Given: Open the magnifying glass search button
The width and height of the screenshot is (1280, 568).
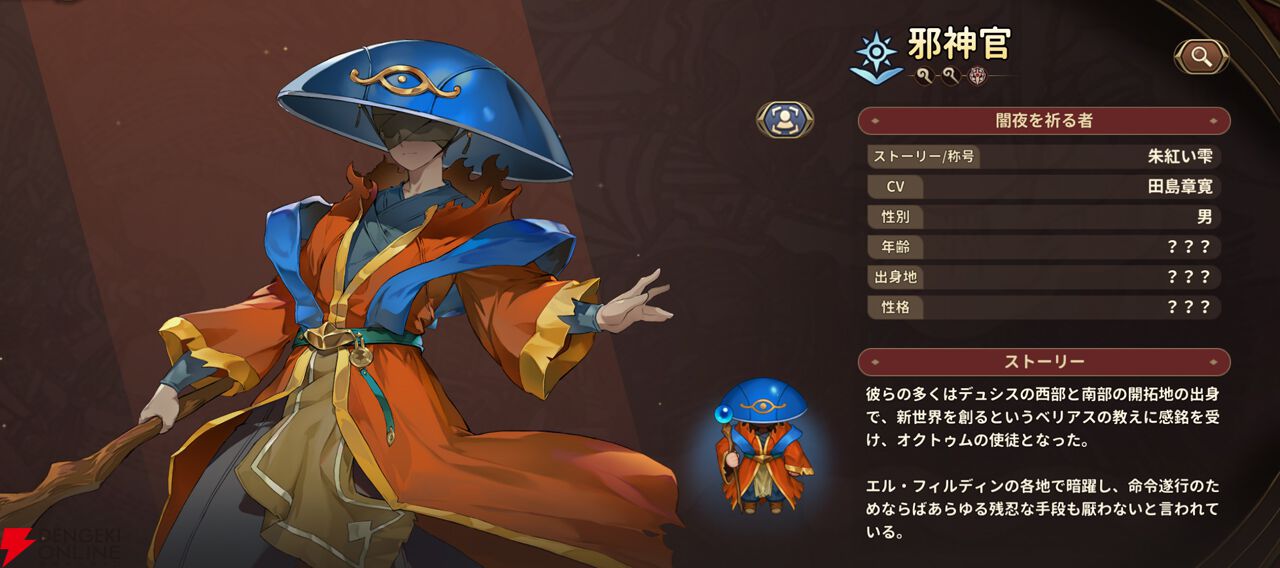Looking at the screenshot, I should pos(1201,57).
